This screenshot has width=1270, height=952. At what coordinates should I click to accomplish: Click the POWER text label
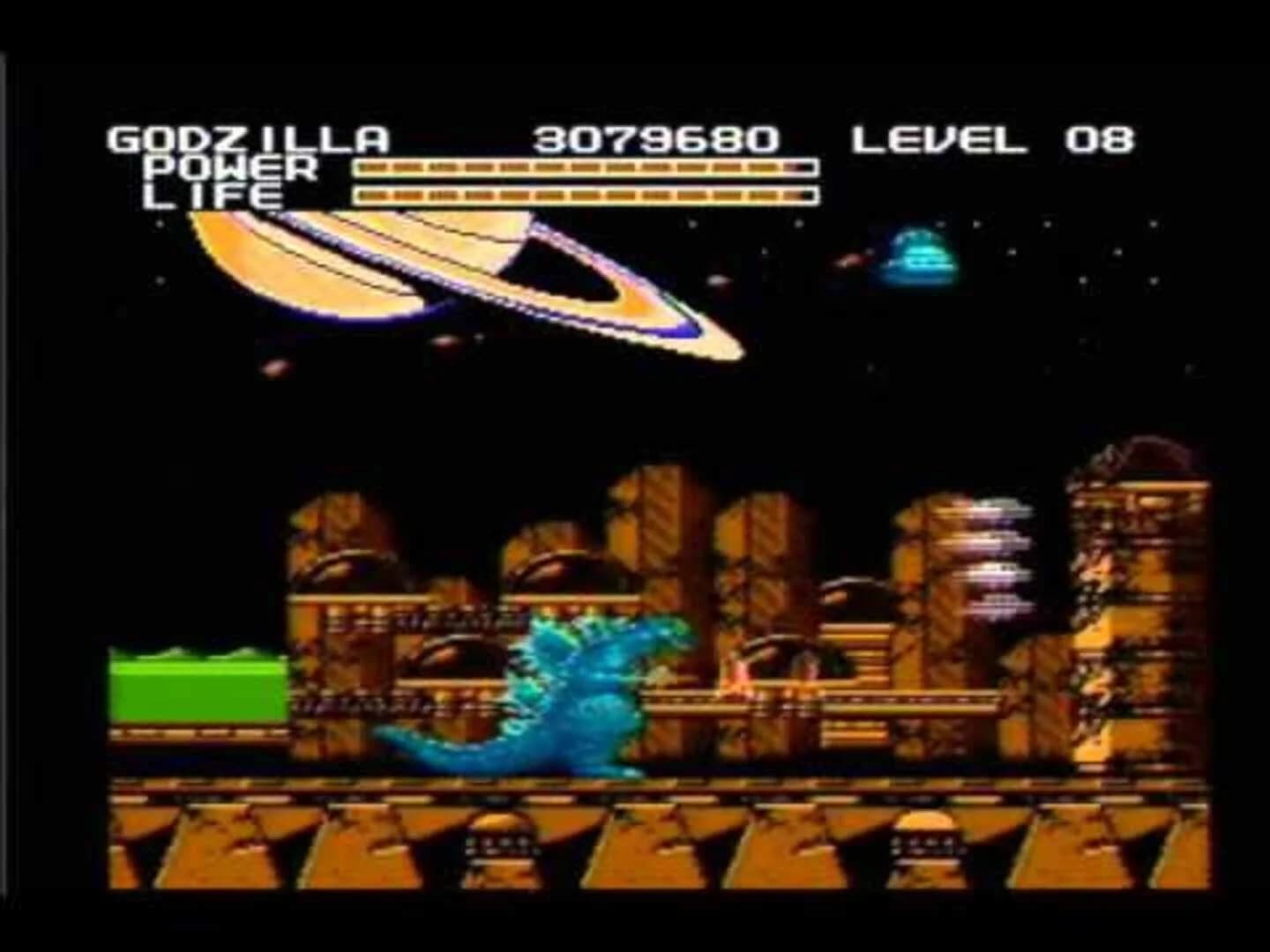click(x=229, y=167)
